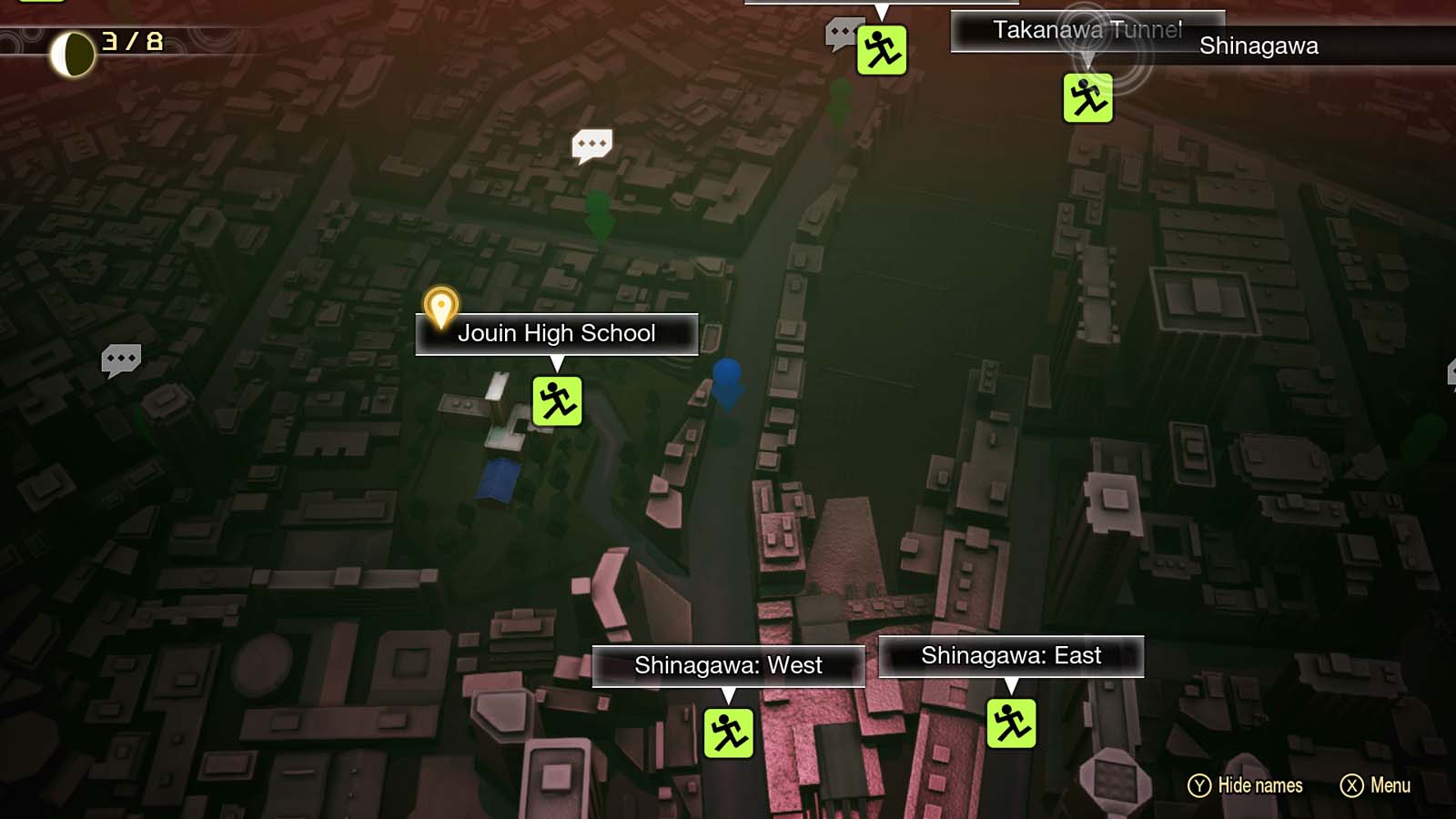1456x819 pixels.
Task: Click the partially visible marker on the right edge
Action: [x=1451, y=371]
